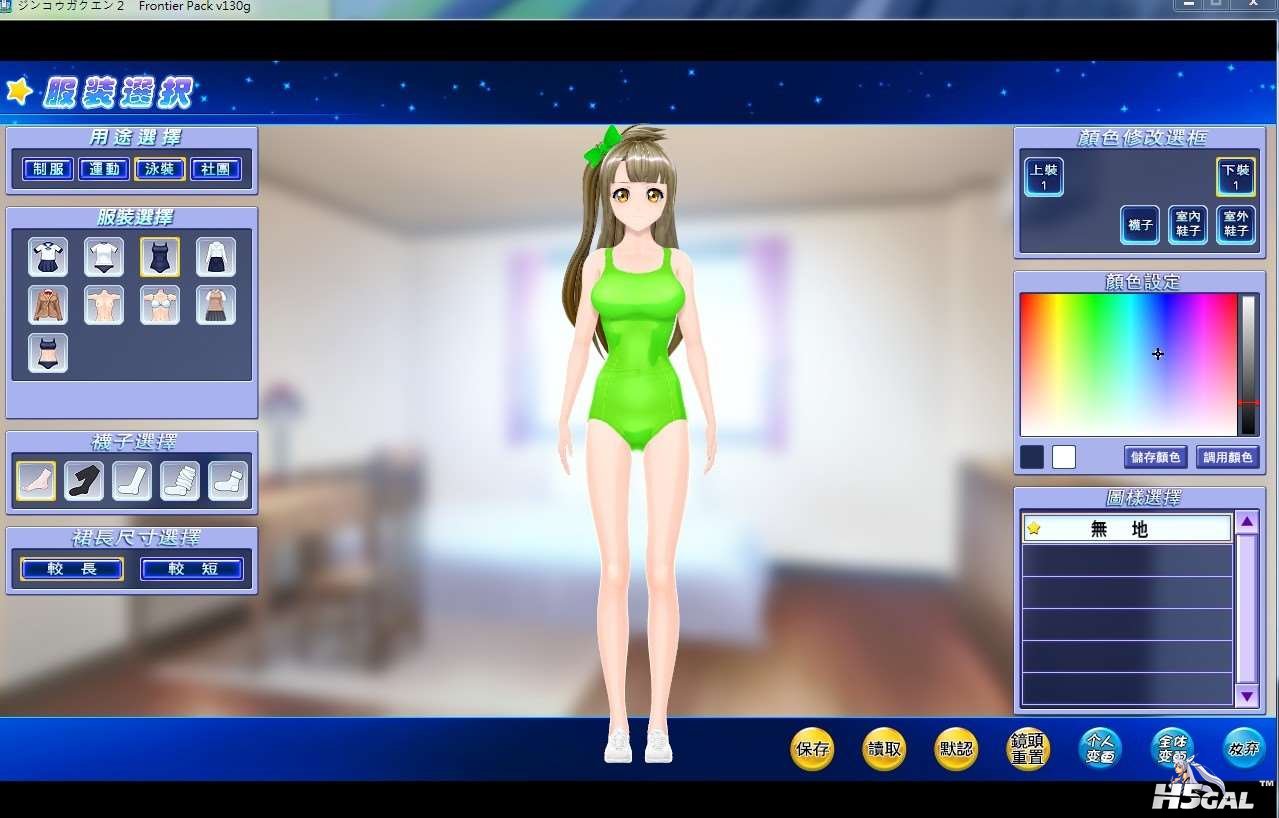Select the 無地 pattern row
This screenshot has height=818, width=1279.
[x=1127, y=529]
